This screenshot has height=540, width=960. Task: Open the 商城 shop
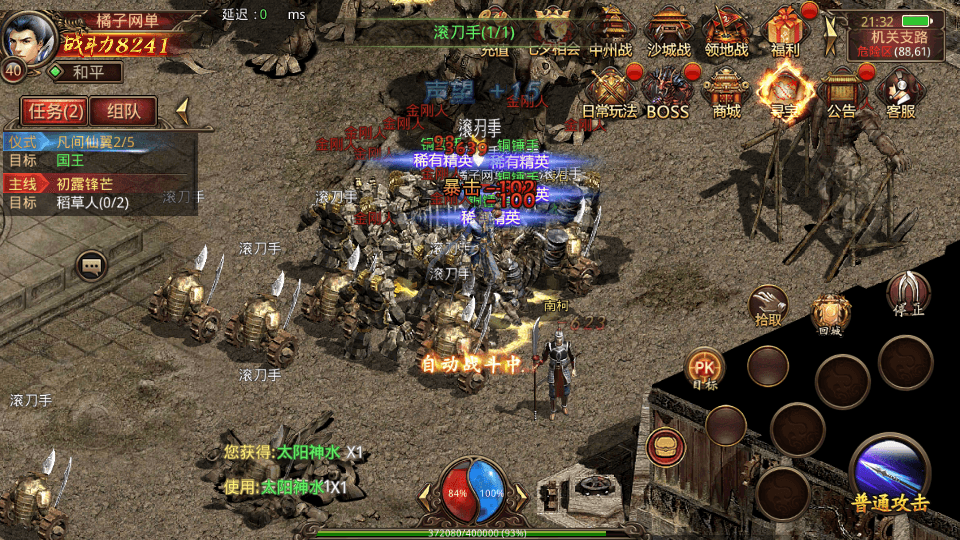727,91
